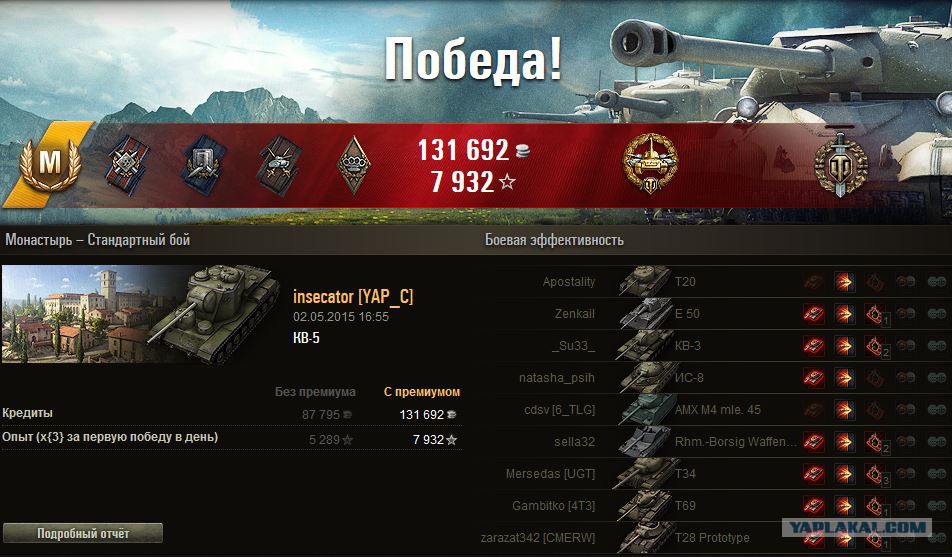
Task: Select Gambitko [4T3] T69 row
Action: (700, 506)
